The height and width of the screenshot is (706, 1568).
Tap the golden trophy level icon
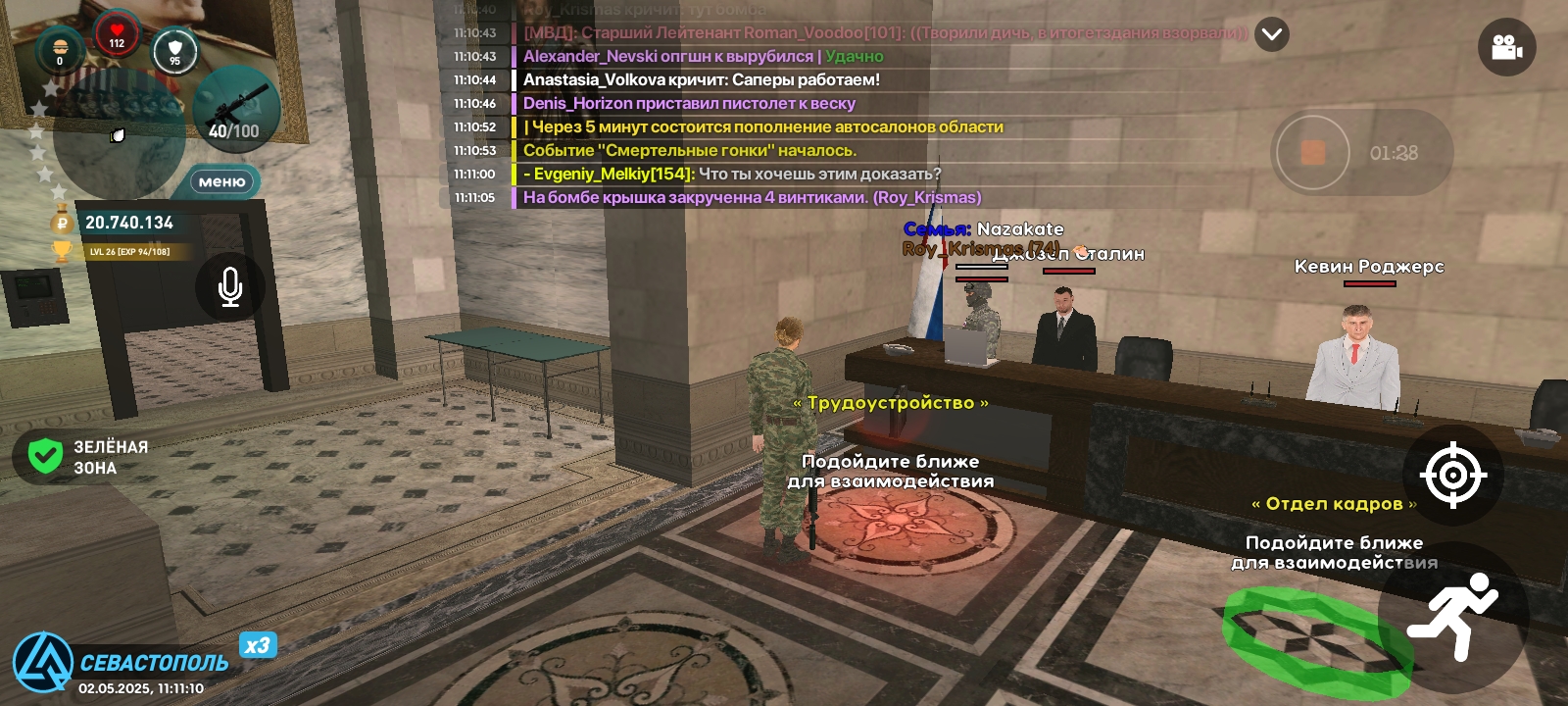(61, 253)
